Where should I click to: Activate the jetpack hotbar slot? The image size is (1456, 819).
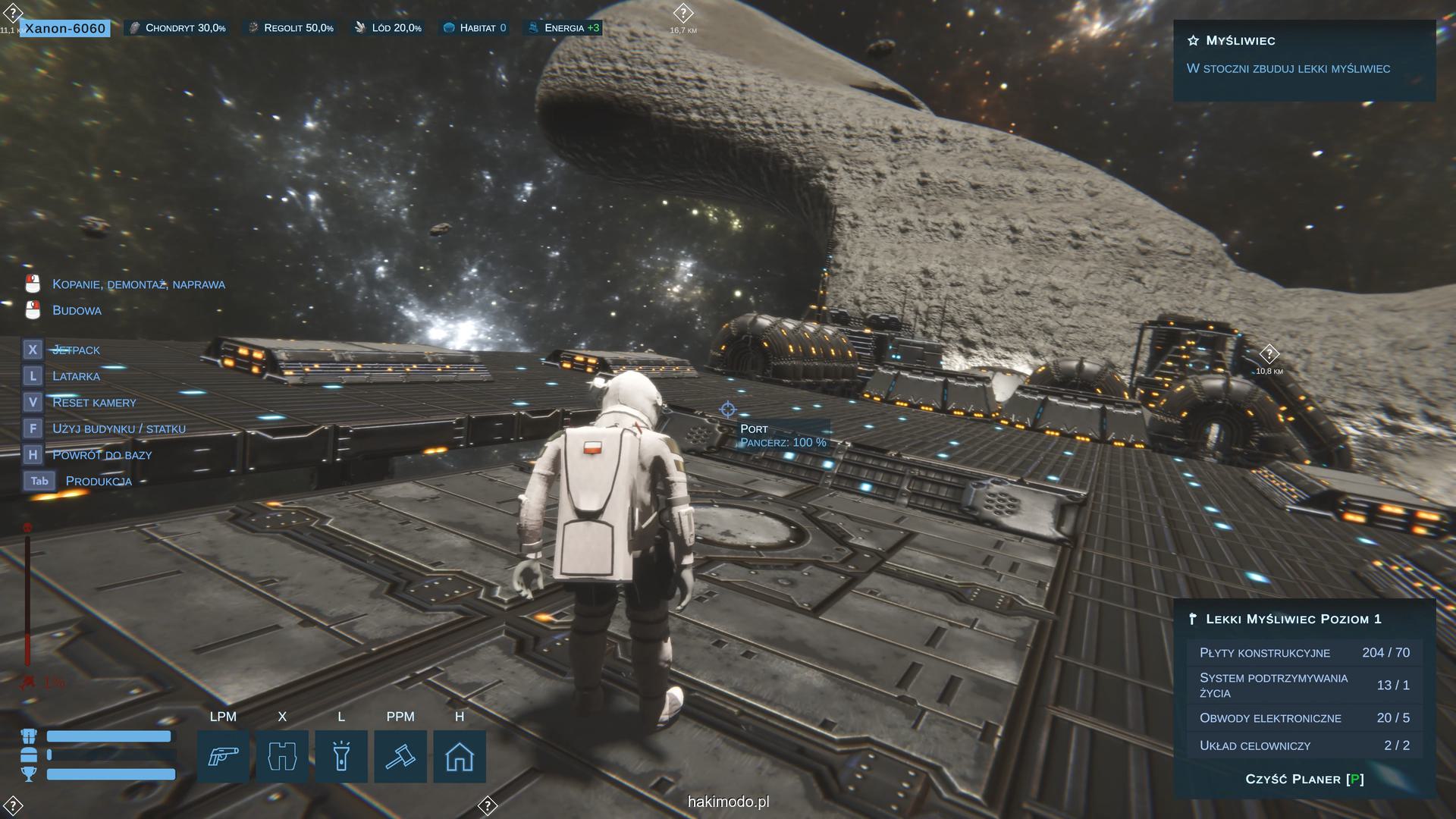(x=282, y=756)
